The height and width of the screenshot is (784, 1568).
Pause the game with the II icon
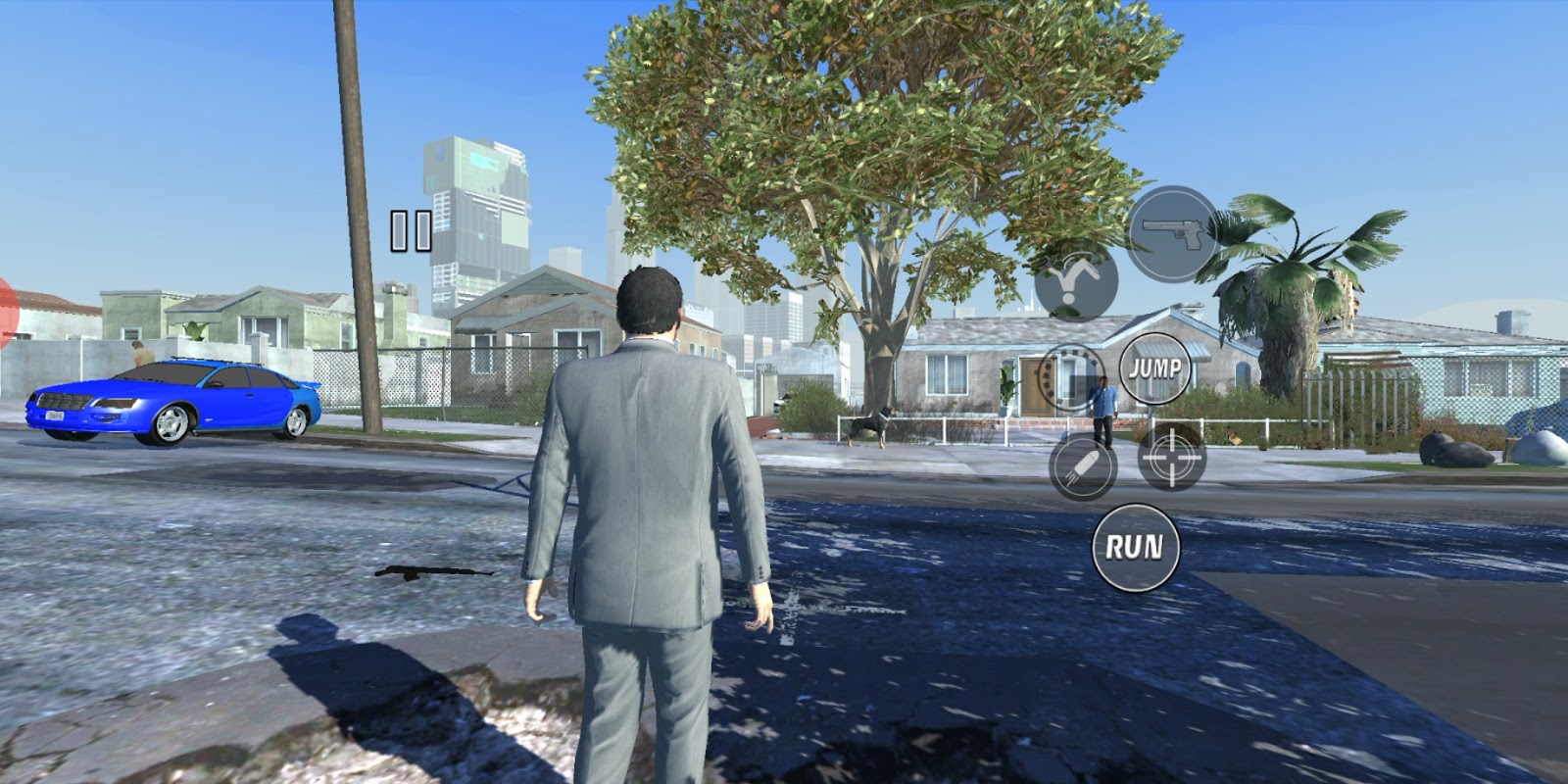click(x=411, y=229)
